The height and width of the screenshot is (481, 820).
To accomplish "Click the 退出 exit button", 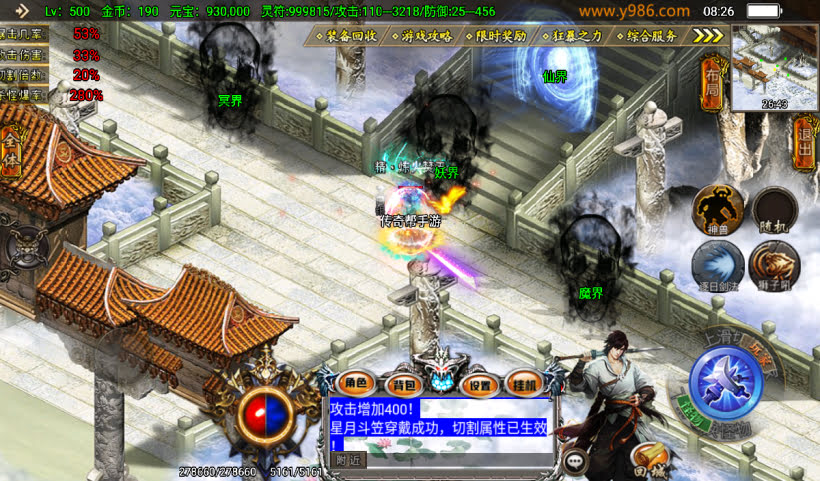I will 806,145.
